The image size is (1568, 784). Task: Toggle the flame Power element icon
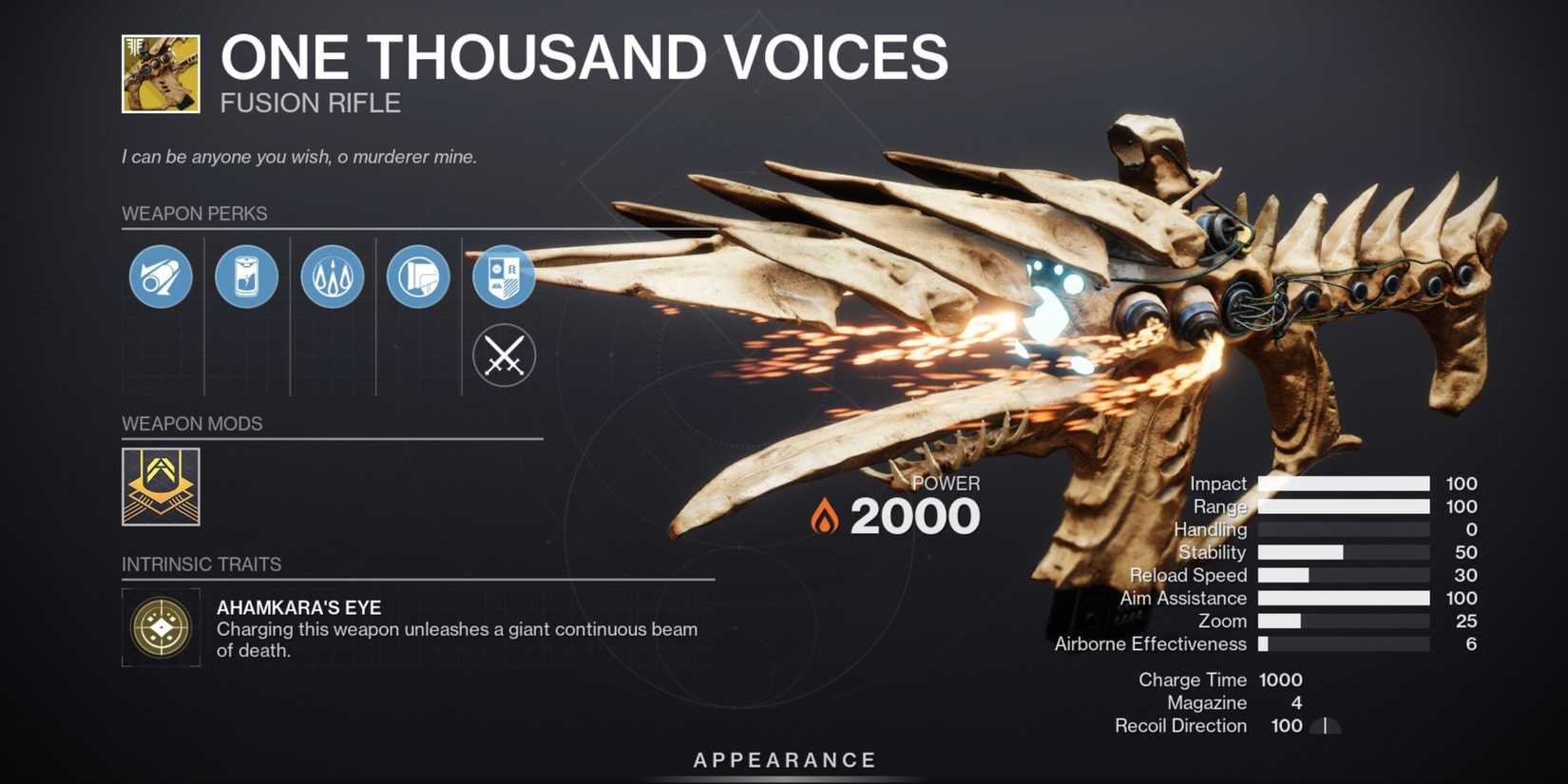[x=823, y=514]
